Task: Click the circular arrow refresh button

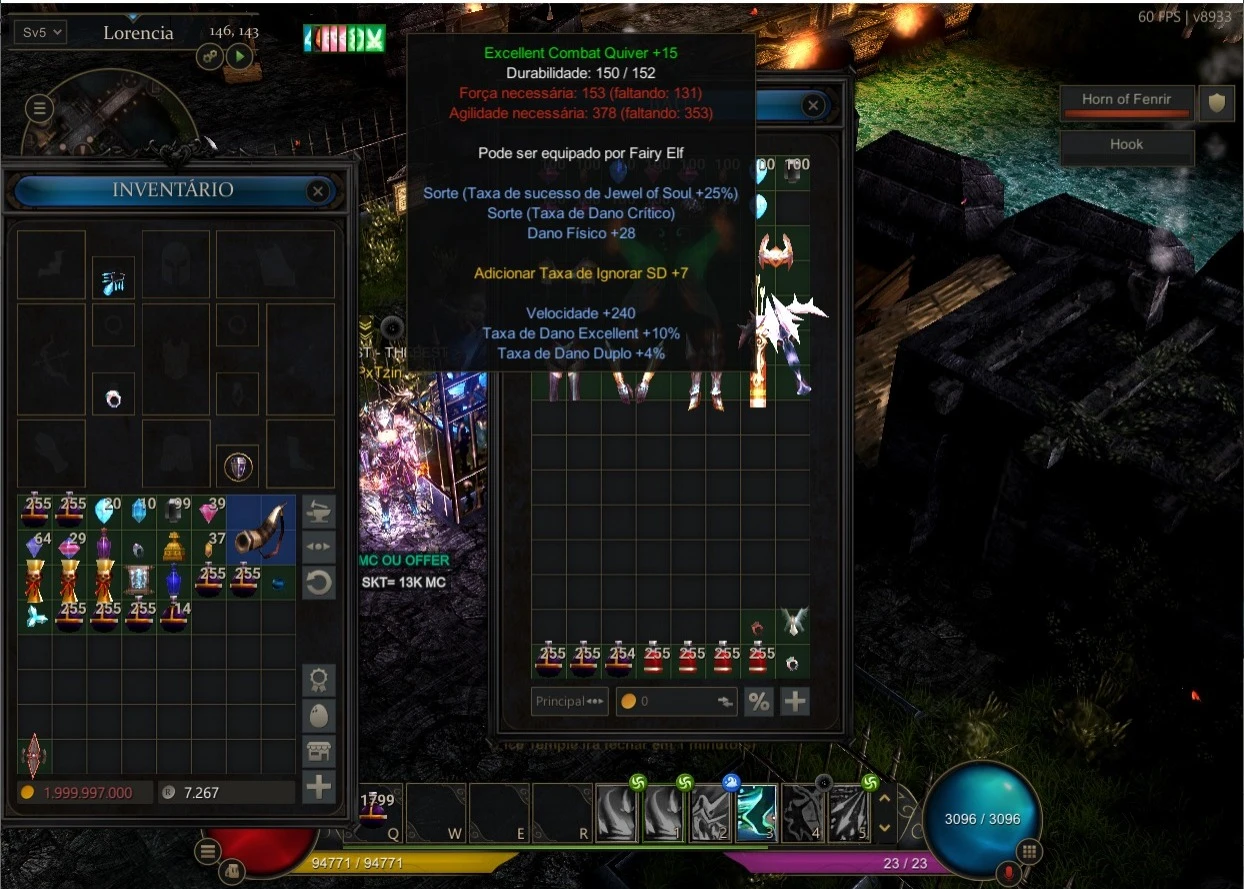Action: (319, 583)
